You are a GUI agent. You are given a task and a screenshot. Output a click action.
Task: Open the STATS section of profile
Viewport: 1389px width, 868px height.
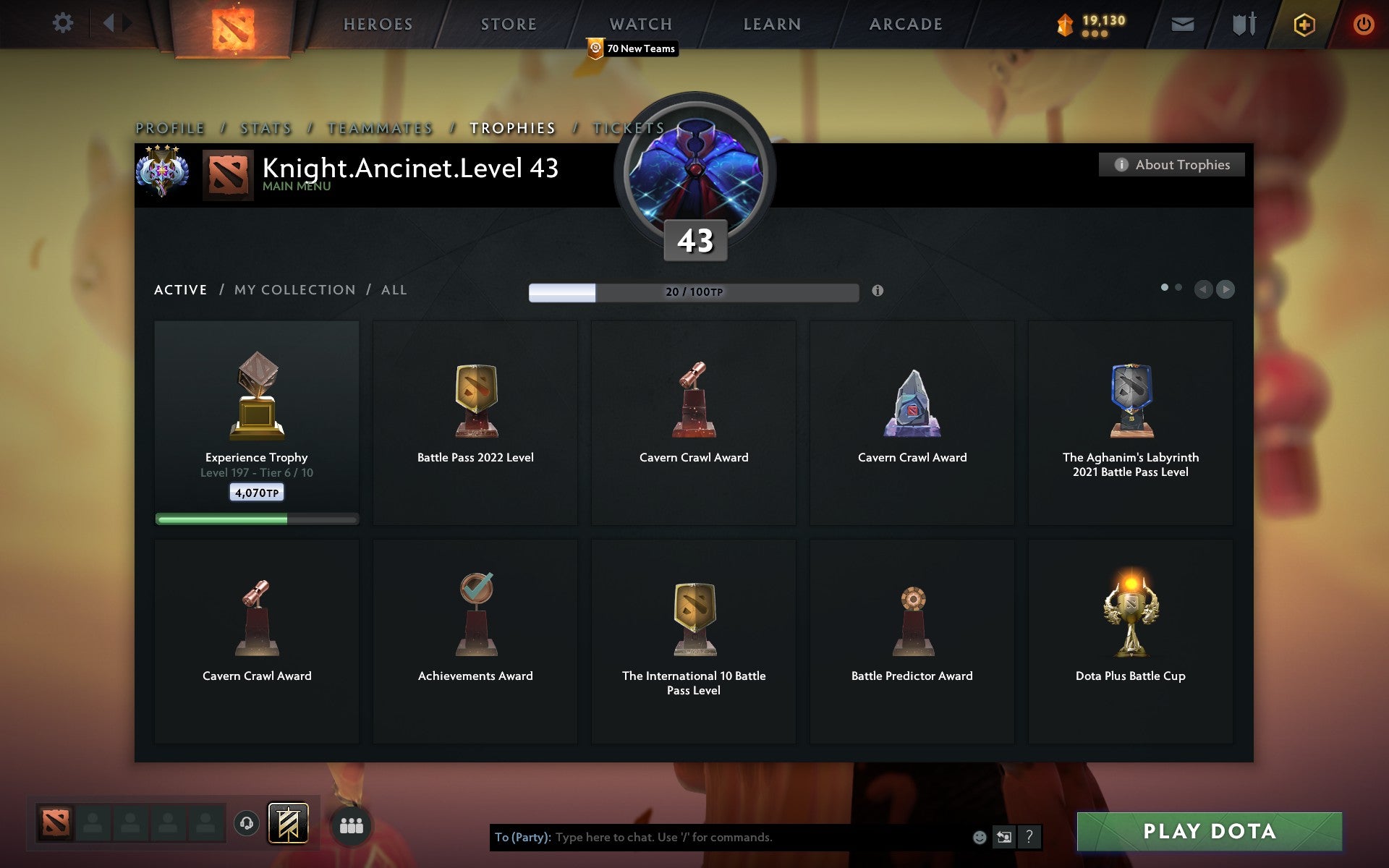tap(265, 127)
